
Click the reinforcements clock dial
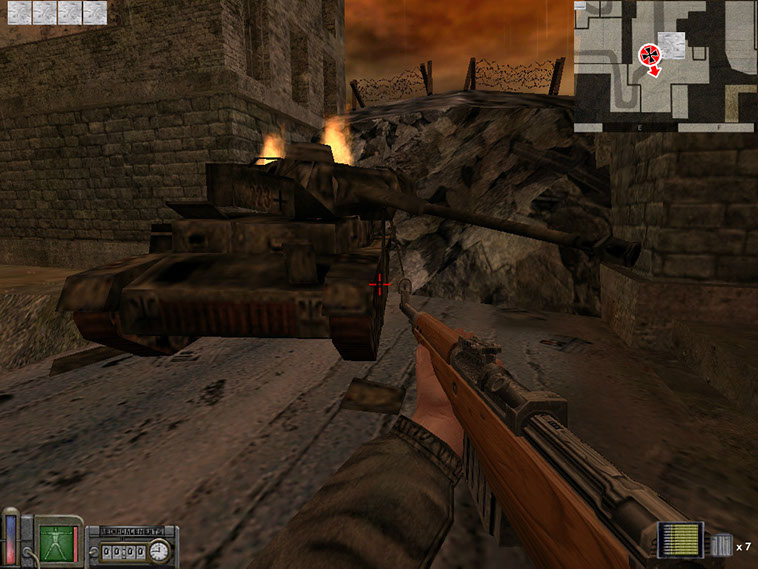(x=159, y=550)
